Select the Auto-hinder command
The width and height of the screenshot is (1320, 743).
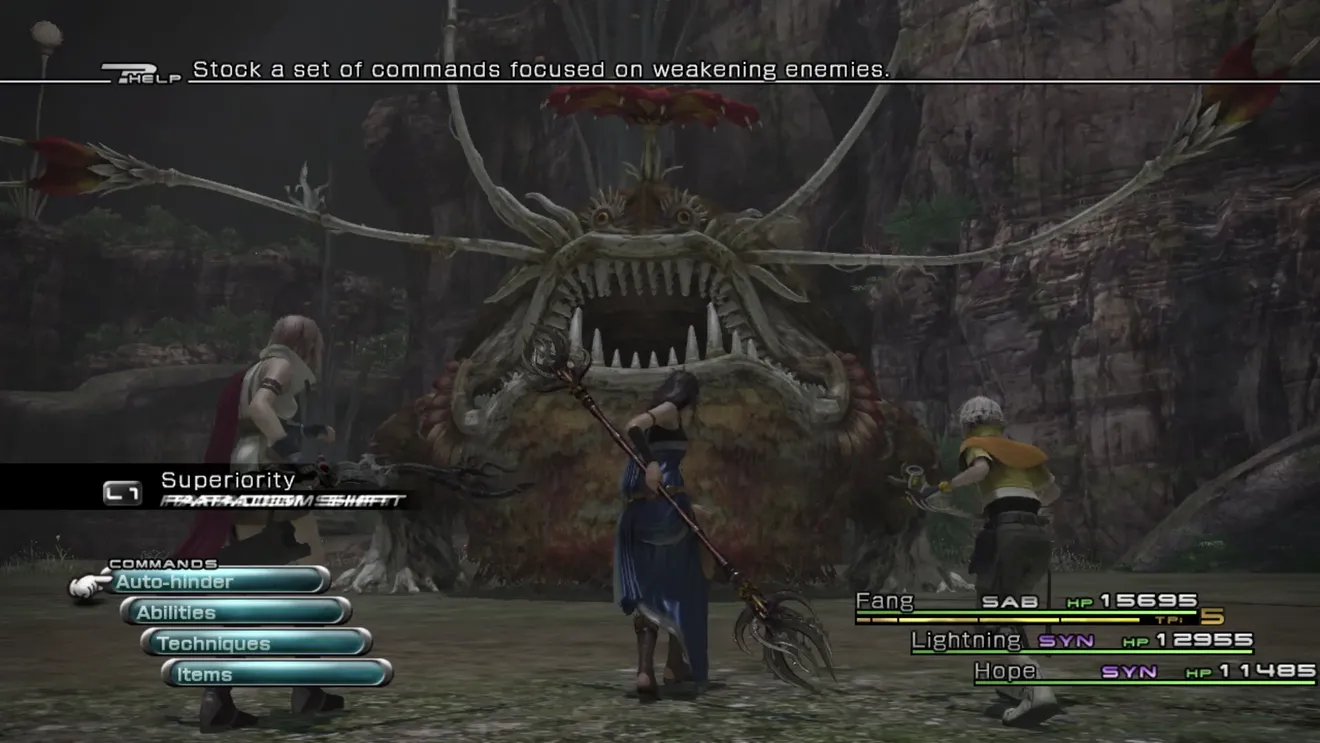(x=220, y=581)
